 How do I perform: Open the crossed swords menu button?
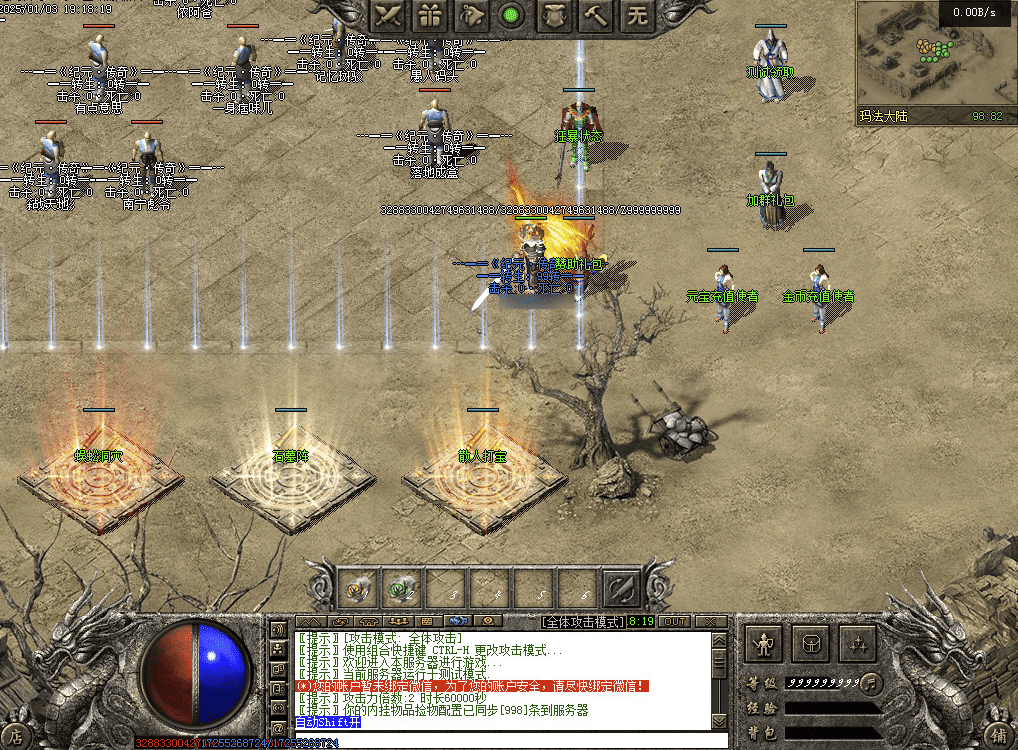point(390,15)
